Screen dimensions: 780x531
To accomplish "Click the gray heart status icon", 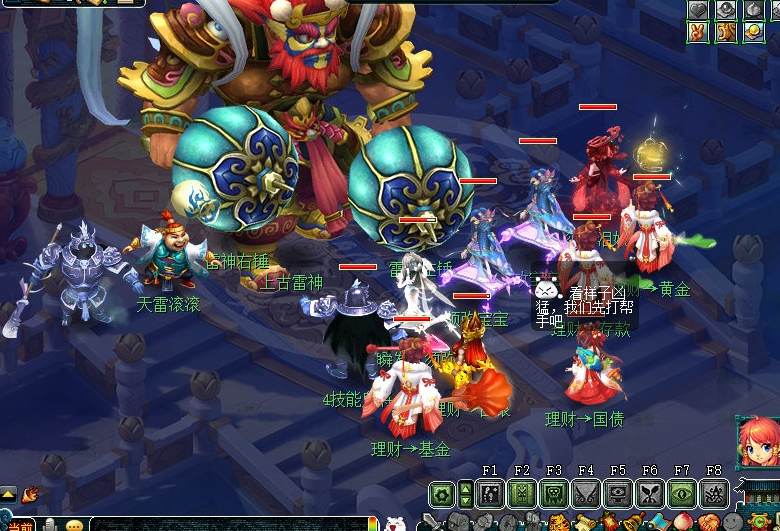I will pyautogui.click(x=698, y=9).
